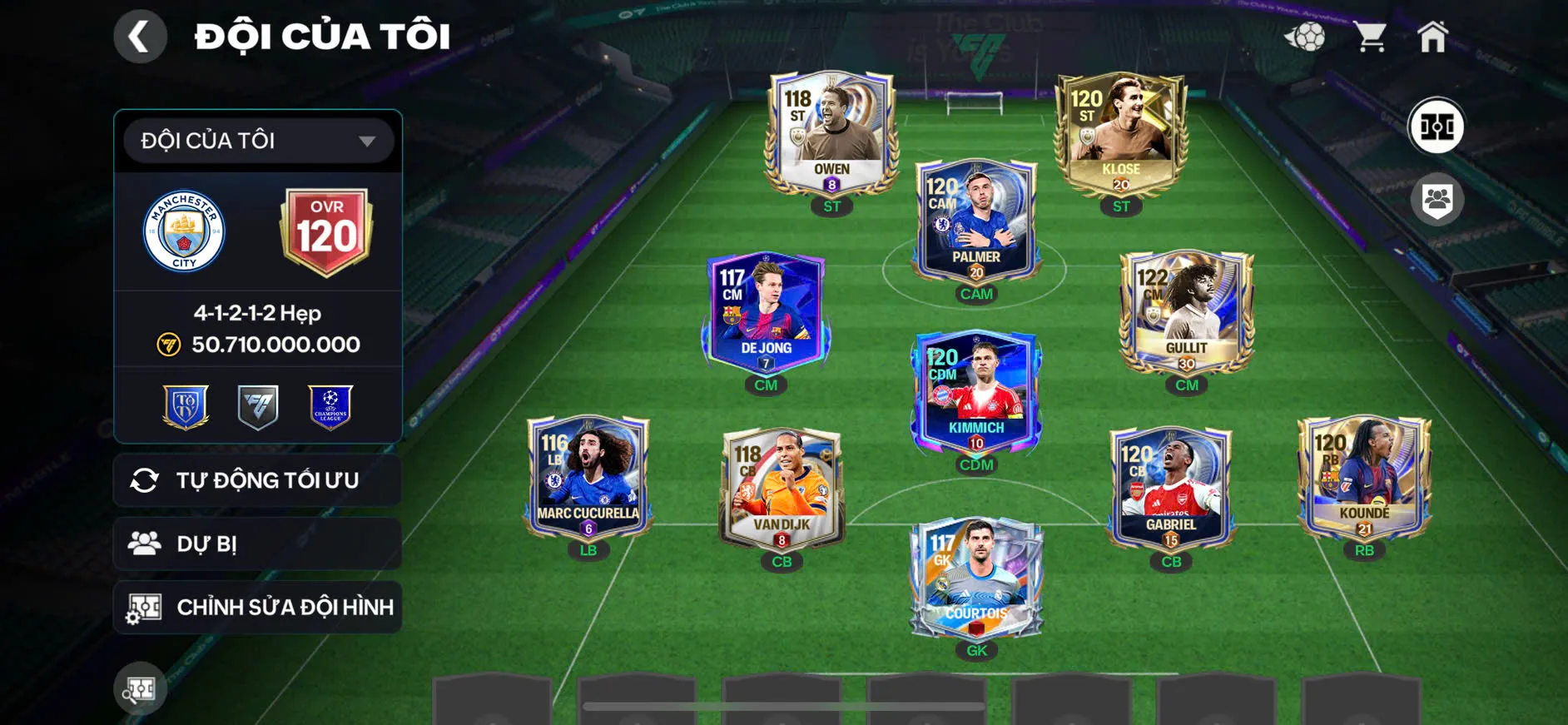The image size is (1568, 725).
Task: Go back with the left arrow
Action: pyautogui.click(x=140, y=36)
